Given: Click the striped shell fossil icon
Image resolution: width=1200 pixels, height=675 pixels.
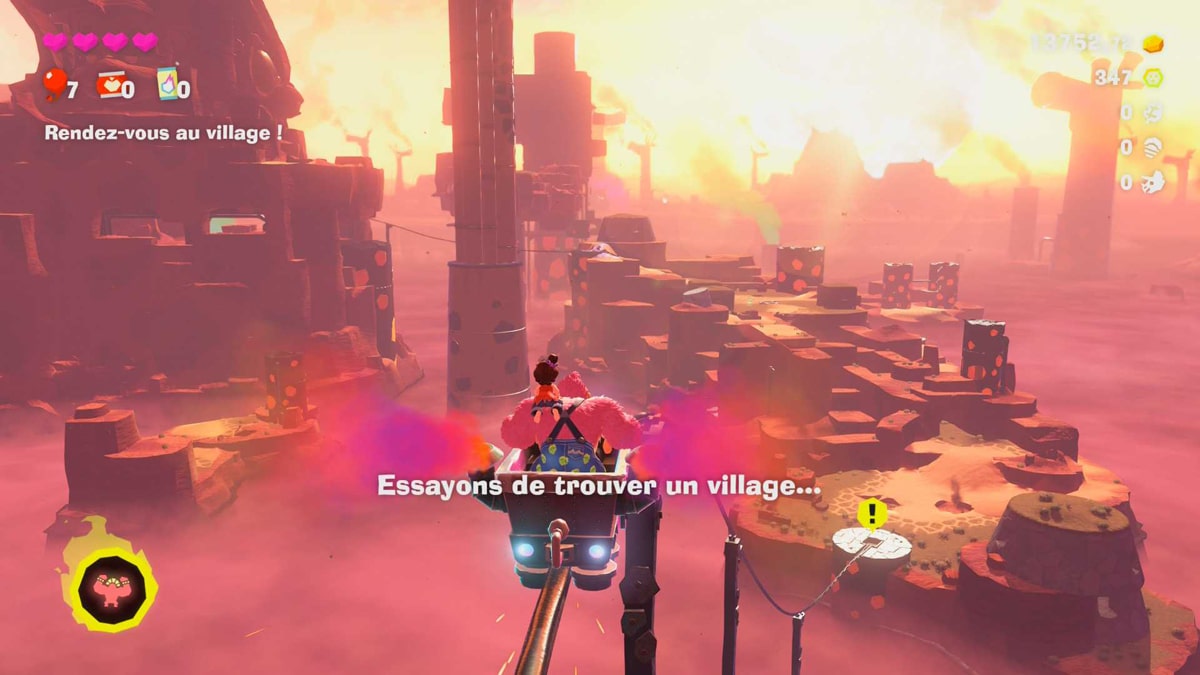Looking at the screenshot, I should 1153,147.
